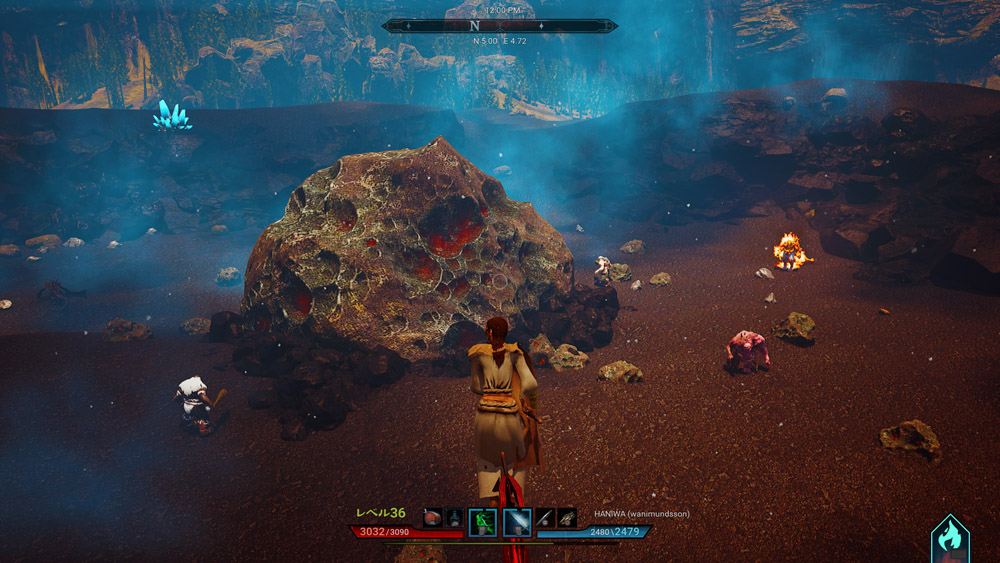Use the potion bottle hotbar slot

click(x=453, y=518)
